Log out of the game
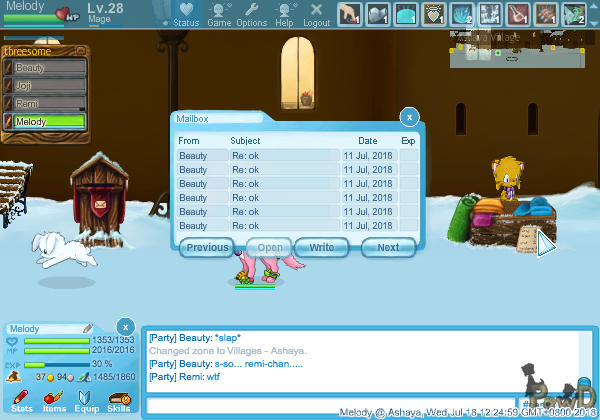This screenshot has height=420, width=600. [x=317, y=14]
